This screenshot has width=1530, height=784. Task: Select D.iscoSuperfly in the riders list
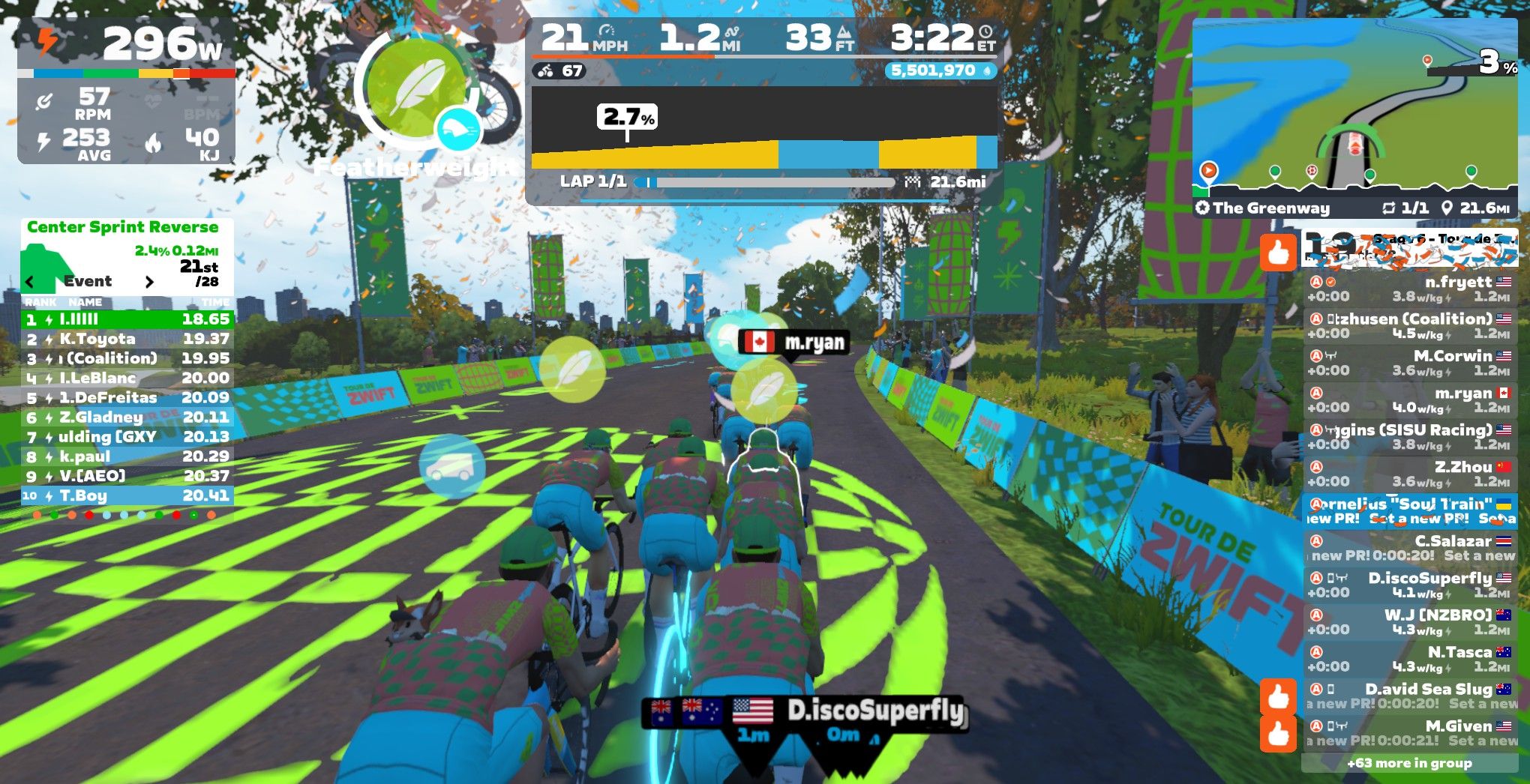click(1409, 585)
